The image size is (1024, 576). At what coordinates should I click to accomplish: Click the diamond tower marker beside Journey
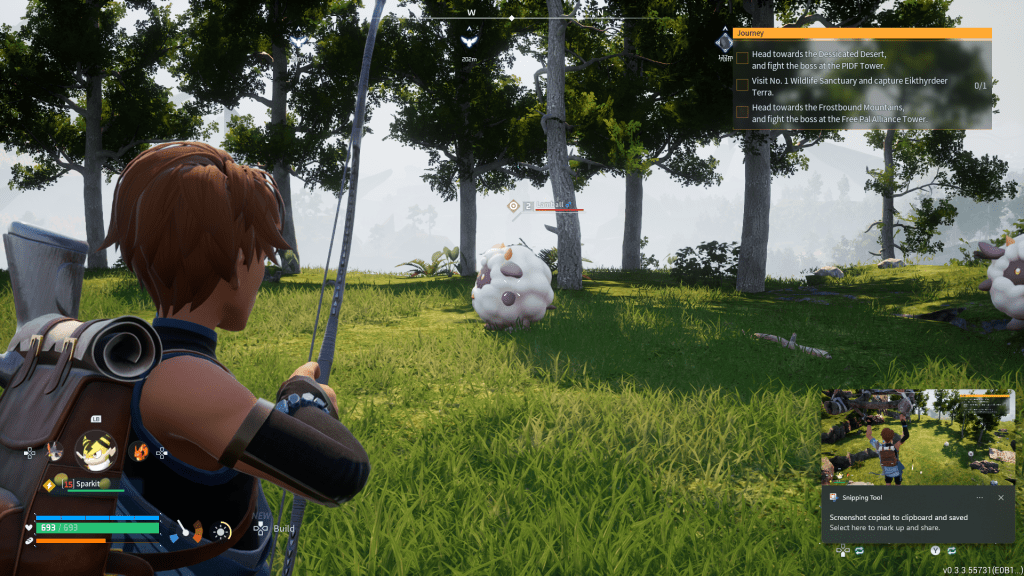(724, 43)
